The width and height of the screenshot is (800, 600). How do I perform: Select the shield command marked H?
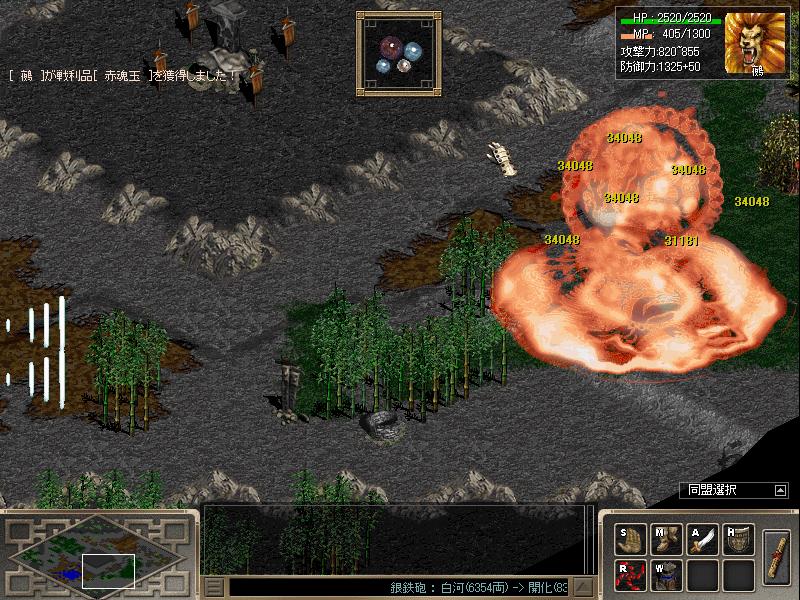(738, 539)
